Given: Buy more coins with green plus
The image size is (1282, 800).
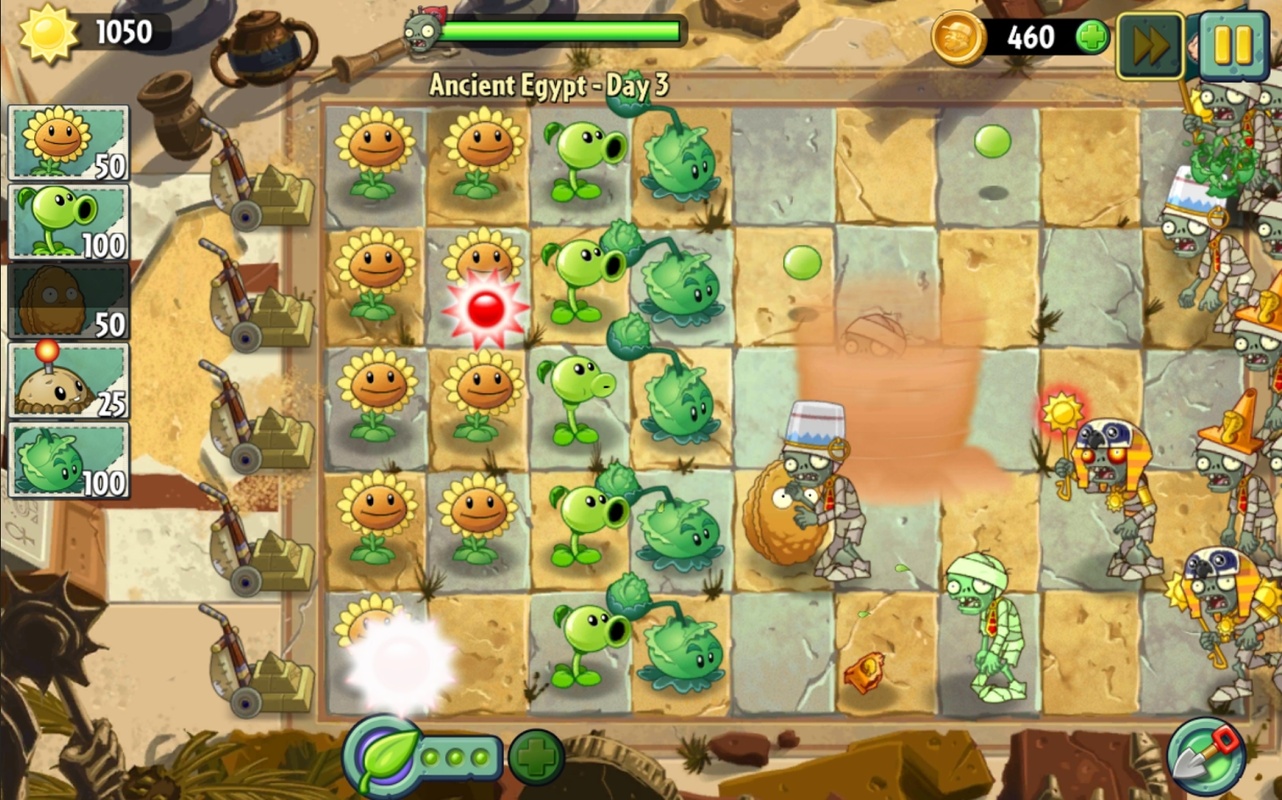Looking at the screenshot, I should click(1092, 38).
